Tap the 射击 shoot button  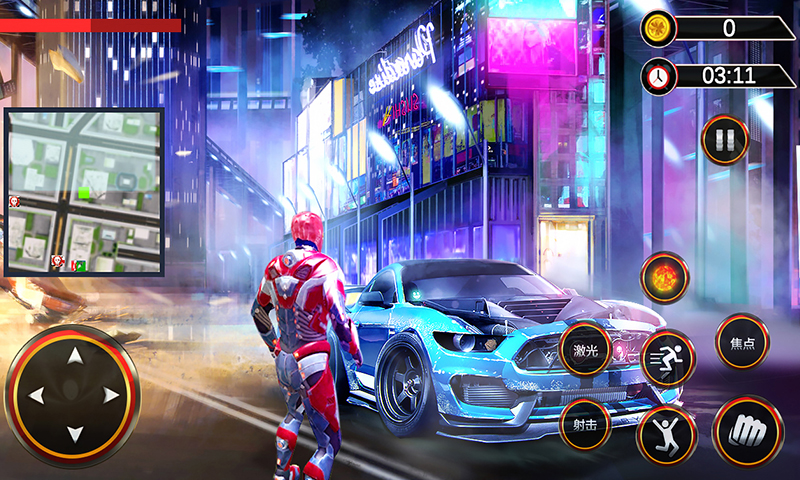click(x=585, y=423)
